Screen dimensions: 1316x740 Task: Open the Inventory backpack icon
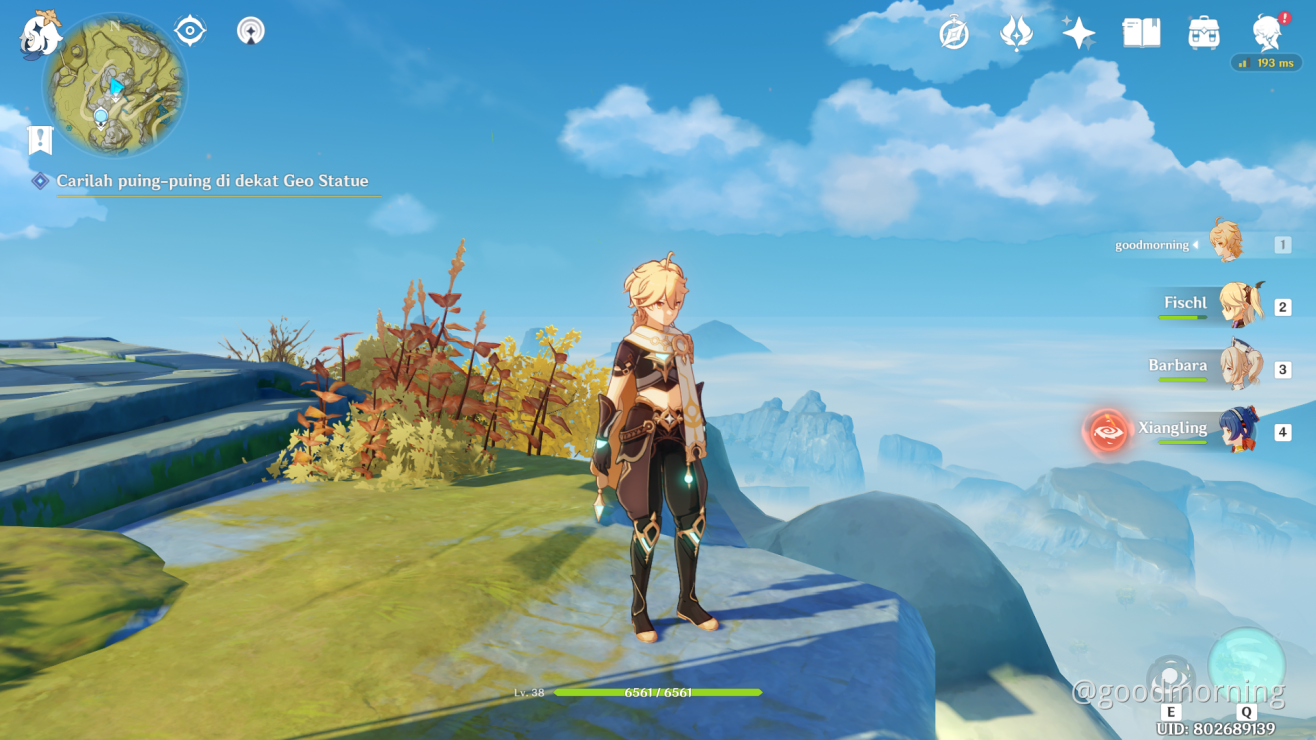[1203, 34]
